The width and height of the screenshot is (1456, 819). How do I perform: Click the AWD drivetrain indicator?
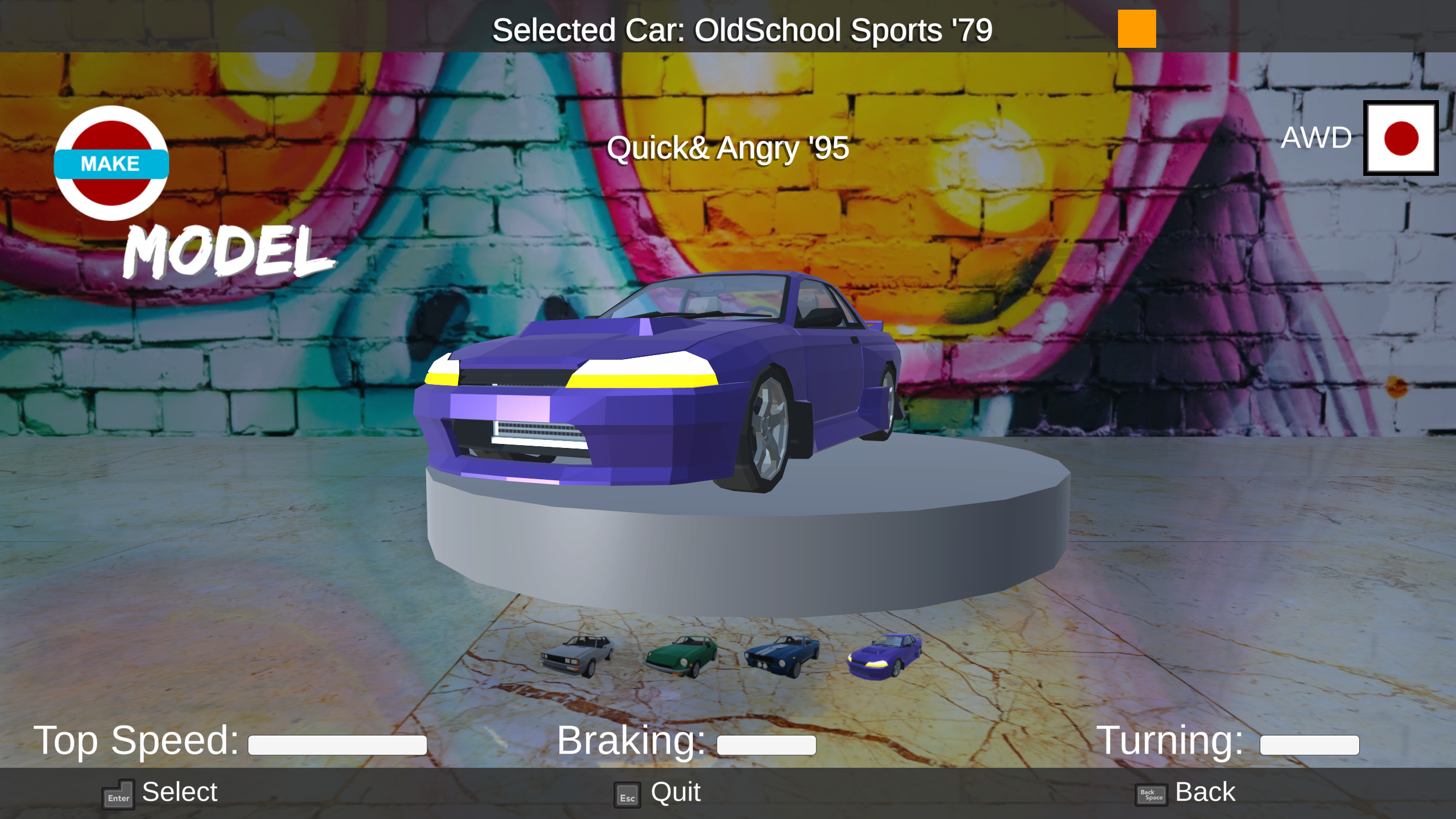1315,137
